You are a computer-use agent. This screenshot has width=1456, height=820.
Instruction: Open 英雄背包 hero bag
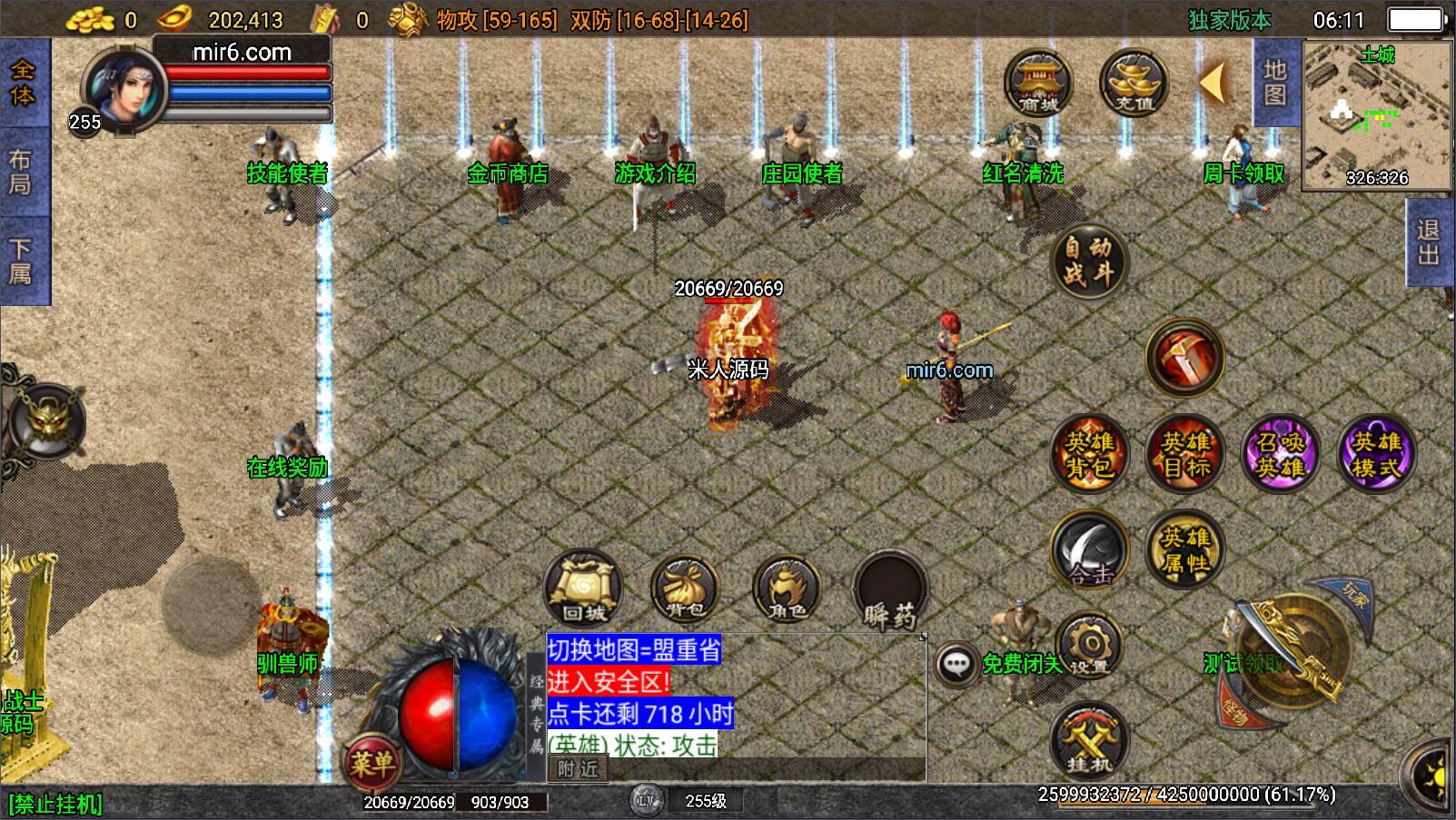click(1089, 454)
